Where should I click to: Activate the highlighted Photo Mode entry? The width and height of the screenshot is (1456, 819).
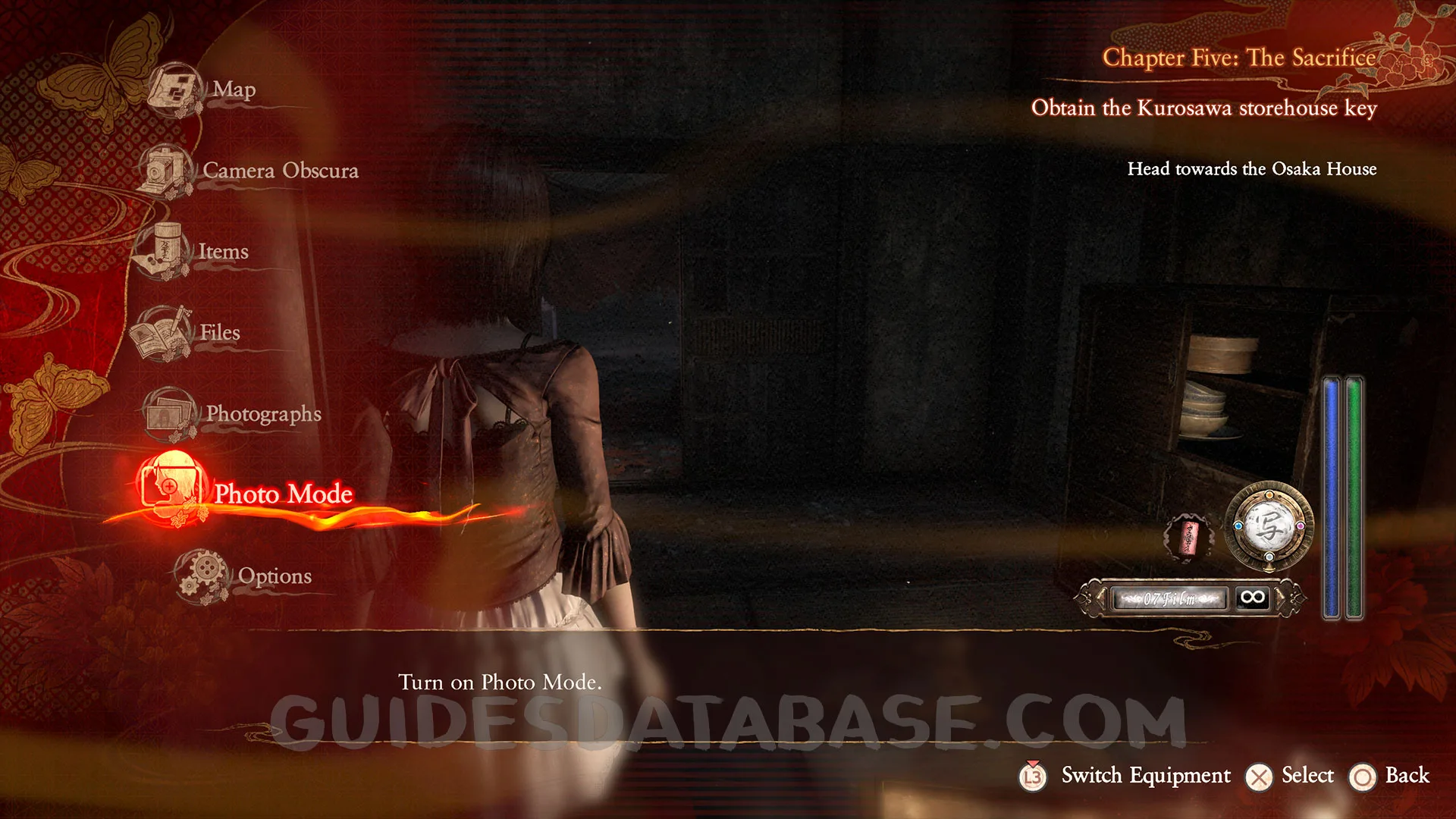tap(282, 494)
